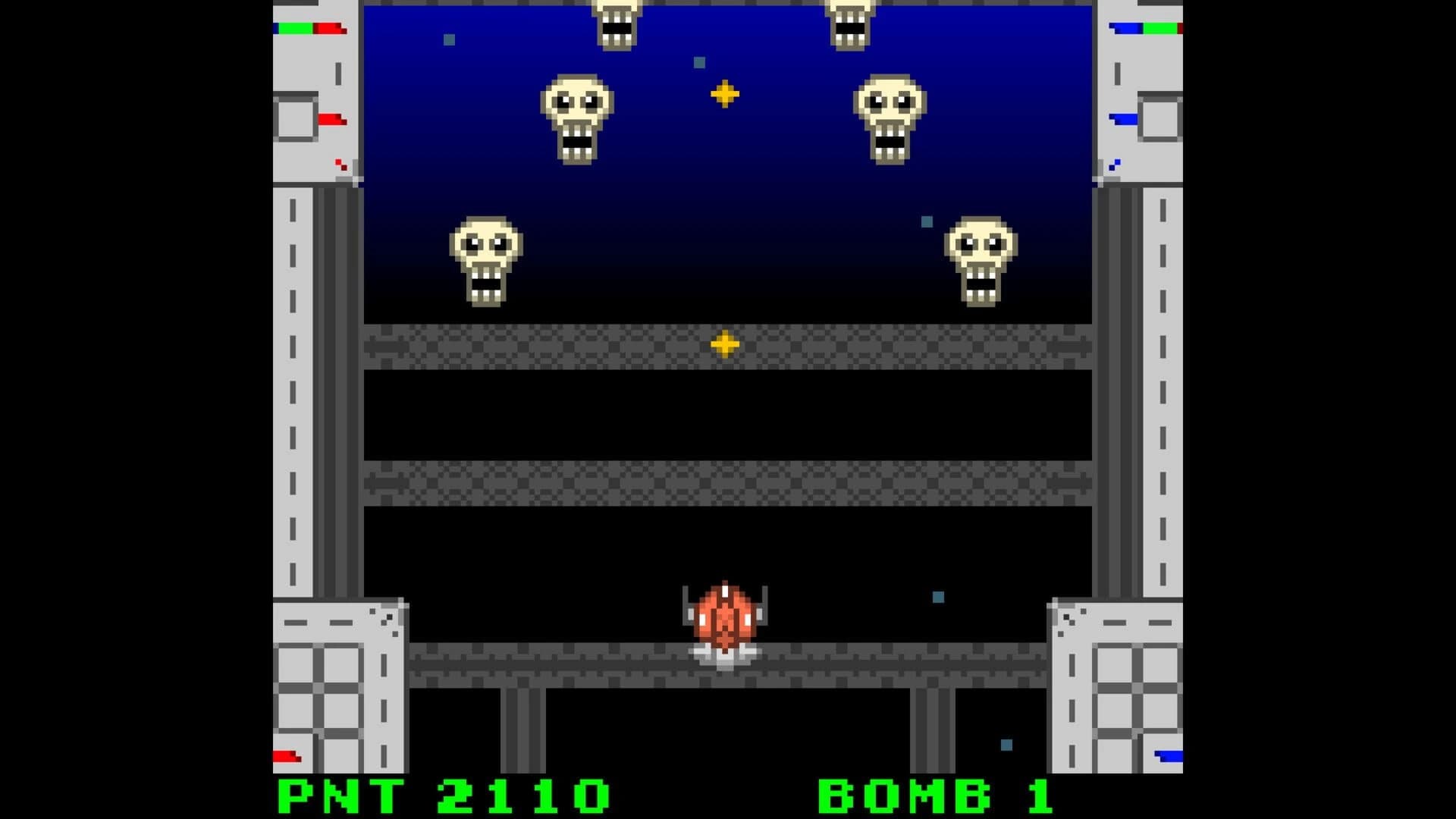The height and width of the screenshot is (819, 1456).
Task: Collect the gold star on the gray girder
Action: click(726, 343)
